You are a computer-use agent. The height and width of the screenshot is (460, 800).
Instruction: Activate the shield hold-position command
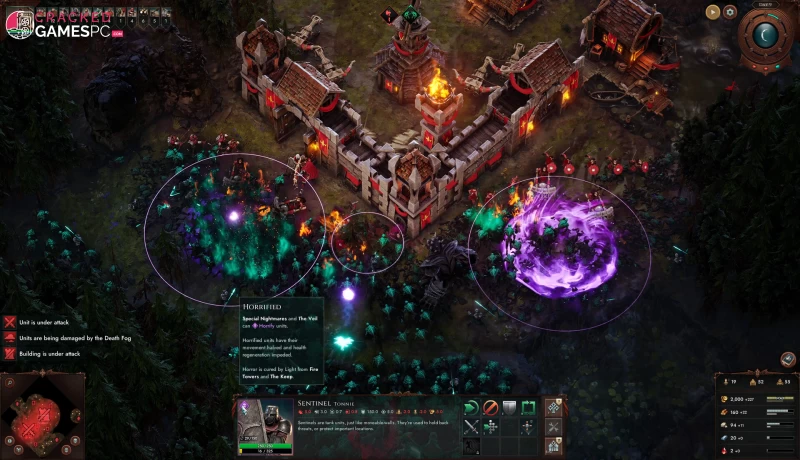(509, 407)
